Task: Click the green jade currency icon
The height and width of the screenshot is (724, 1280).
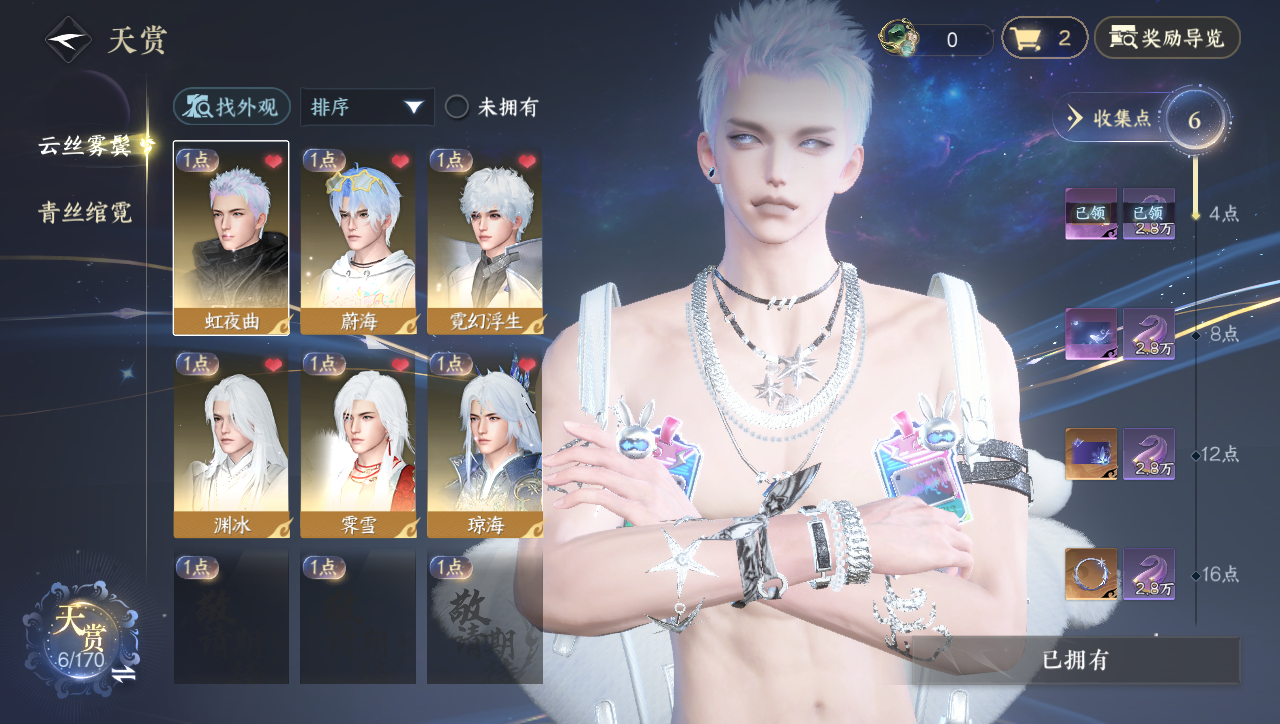Action: pyautogui.click(x=897, y=38)
